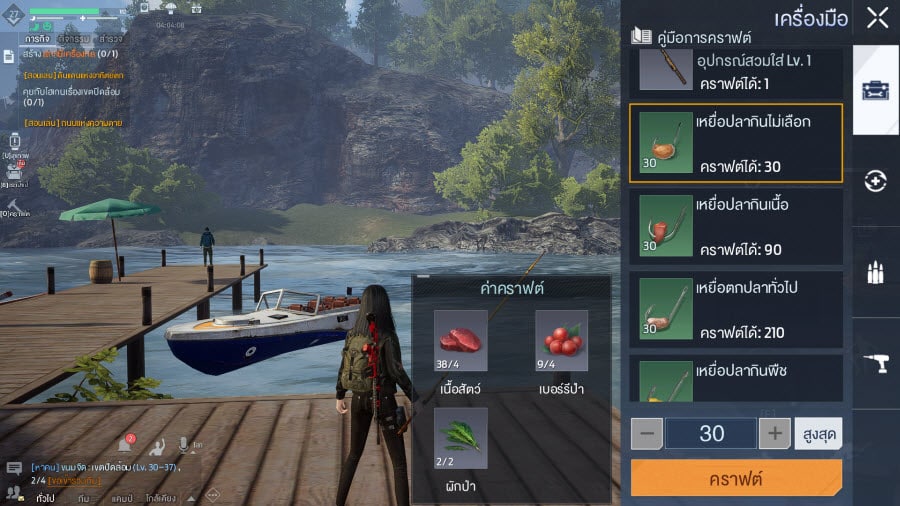Switch to the medical supplies crafting category
Screen dimensions: 900x506
click(876, 181)
